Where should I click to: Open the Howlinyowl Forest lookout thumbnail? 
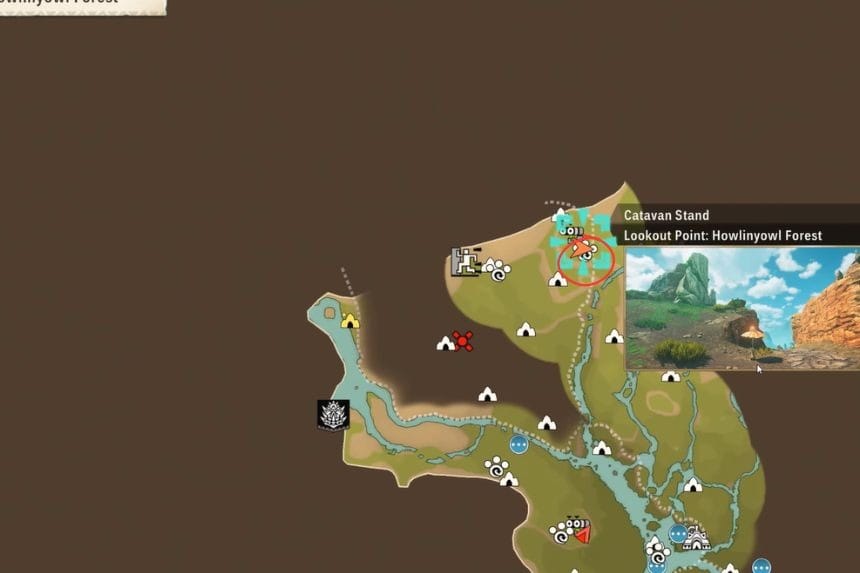742,308
